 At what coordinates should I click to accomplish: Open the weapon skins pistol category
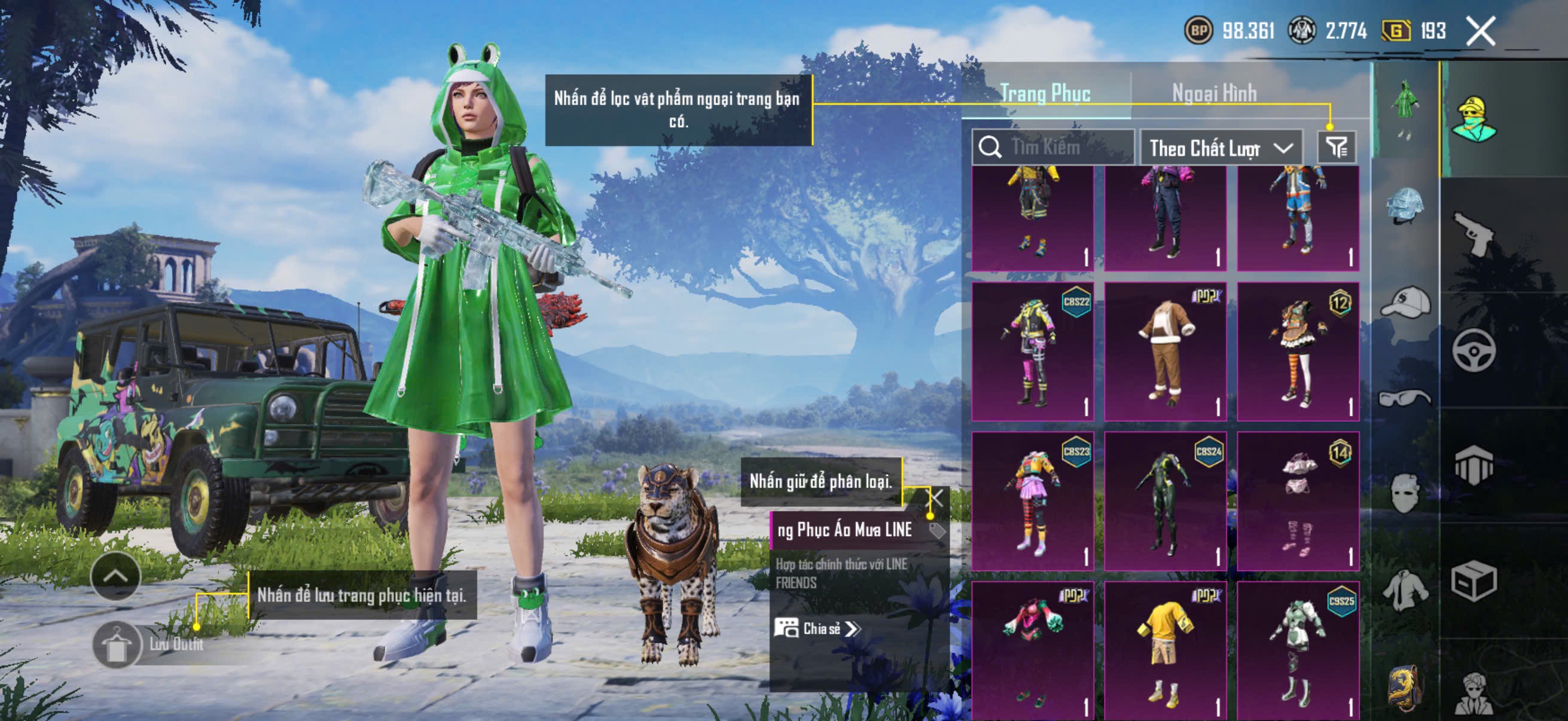pos(1473,234)
